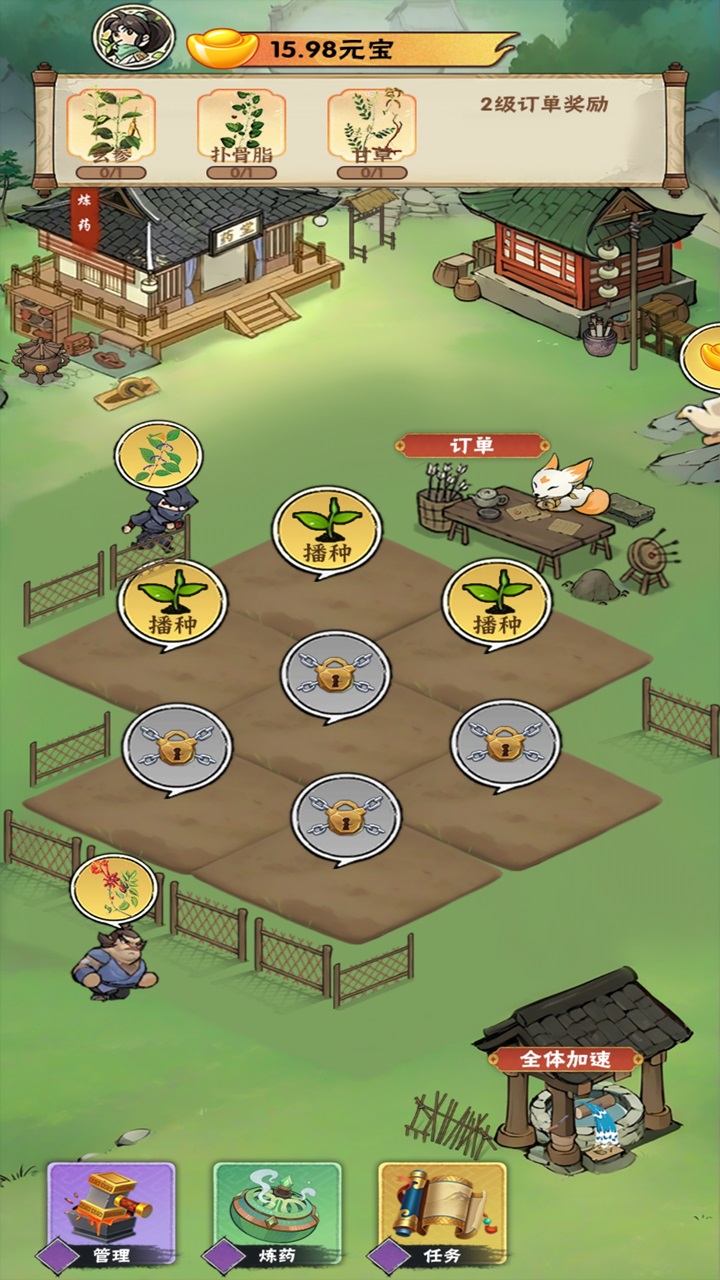Open the 管理 management menu

click(111, 1214)
